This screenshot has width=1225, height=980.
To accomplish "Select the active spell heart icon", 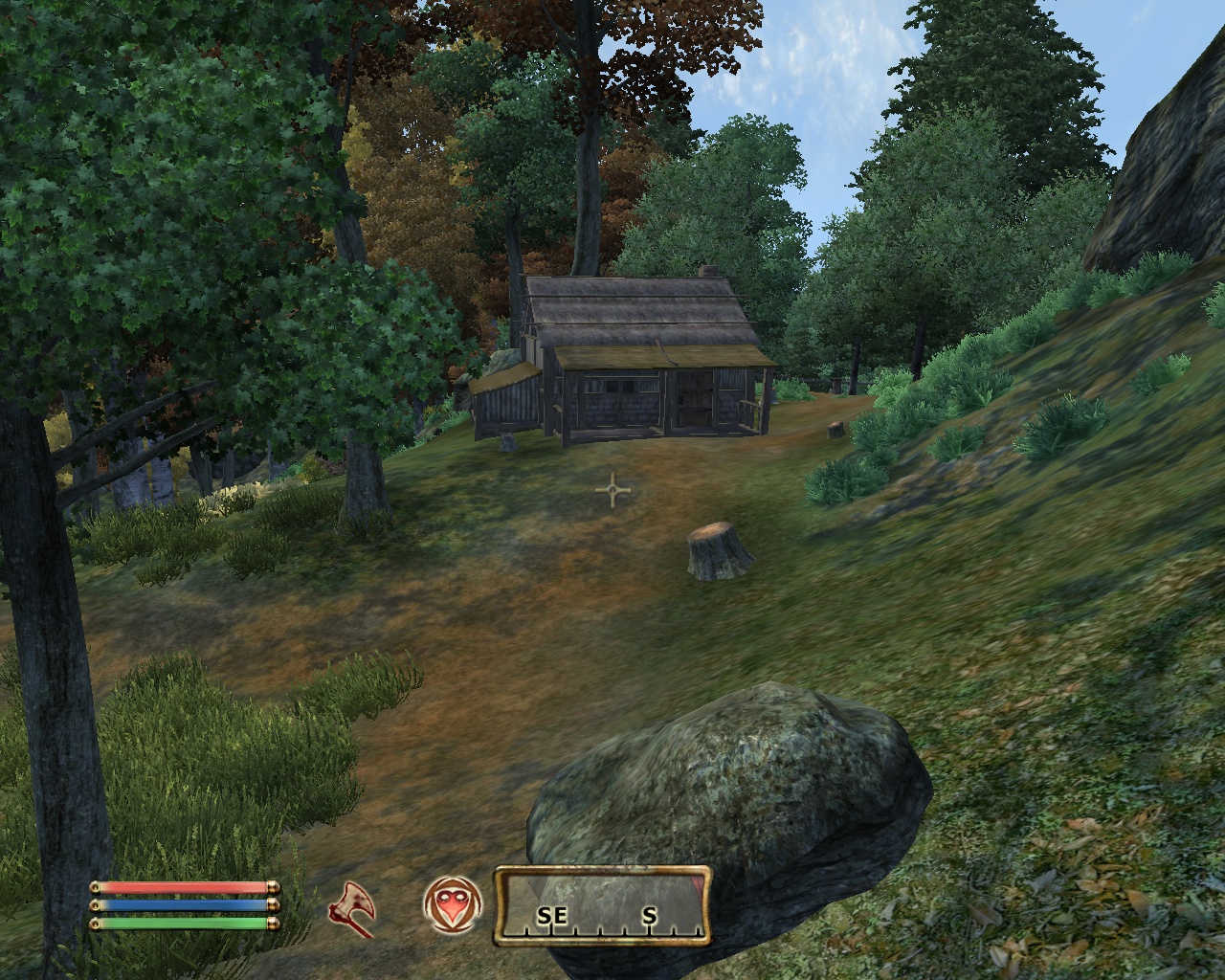I will tap(450, 905).
